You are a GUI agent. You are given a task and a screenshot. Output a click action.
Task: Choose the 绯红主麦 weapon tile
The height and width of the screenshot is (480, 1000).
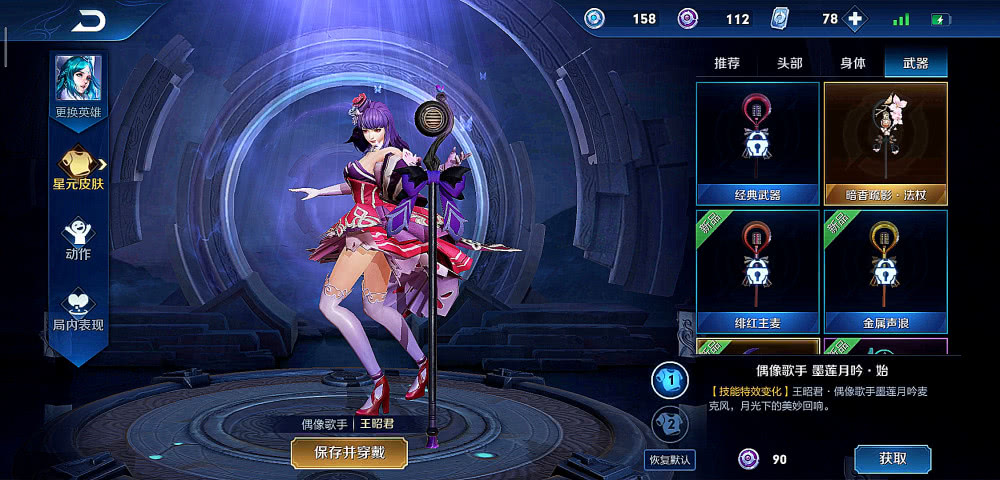click(x=757, y=271)
